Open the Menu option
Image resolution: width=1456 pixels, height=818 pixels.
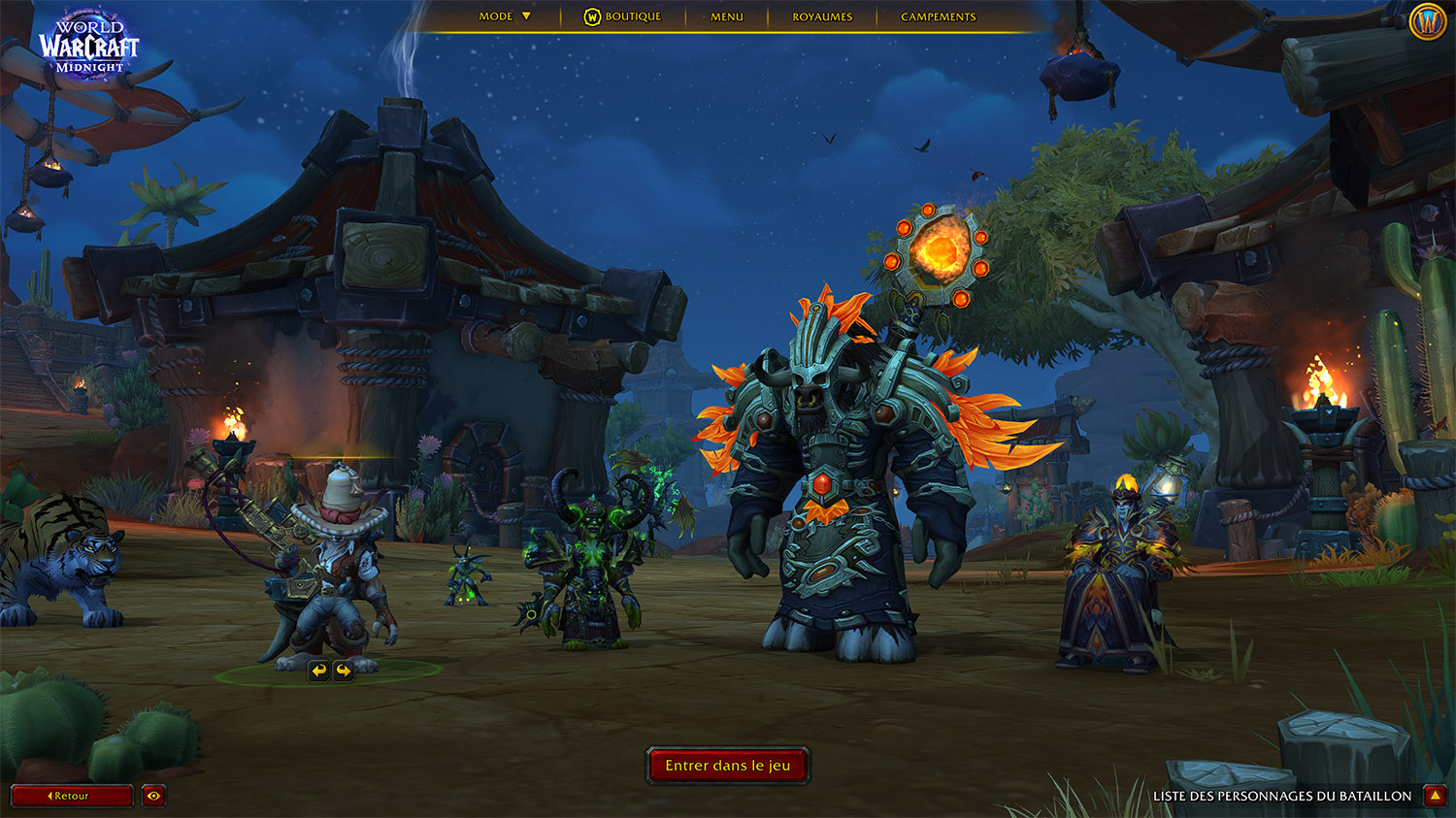click(727, 16)
